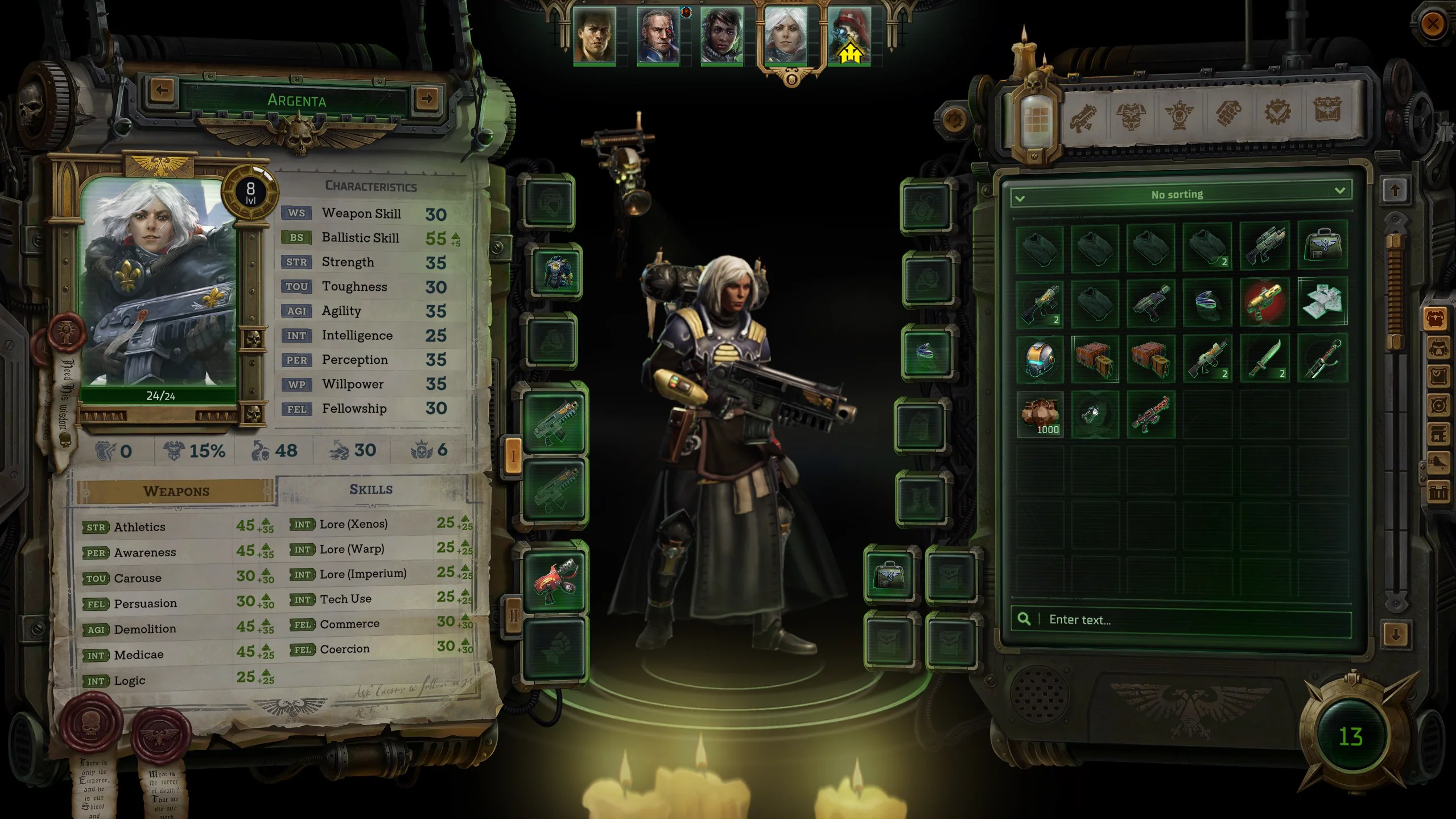
Task: Open the character doll helmet icon on right edge
Action: 1438,348
